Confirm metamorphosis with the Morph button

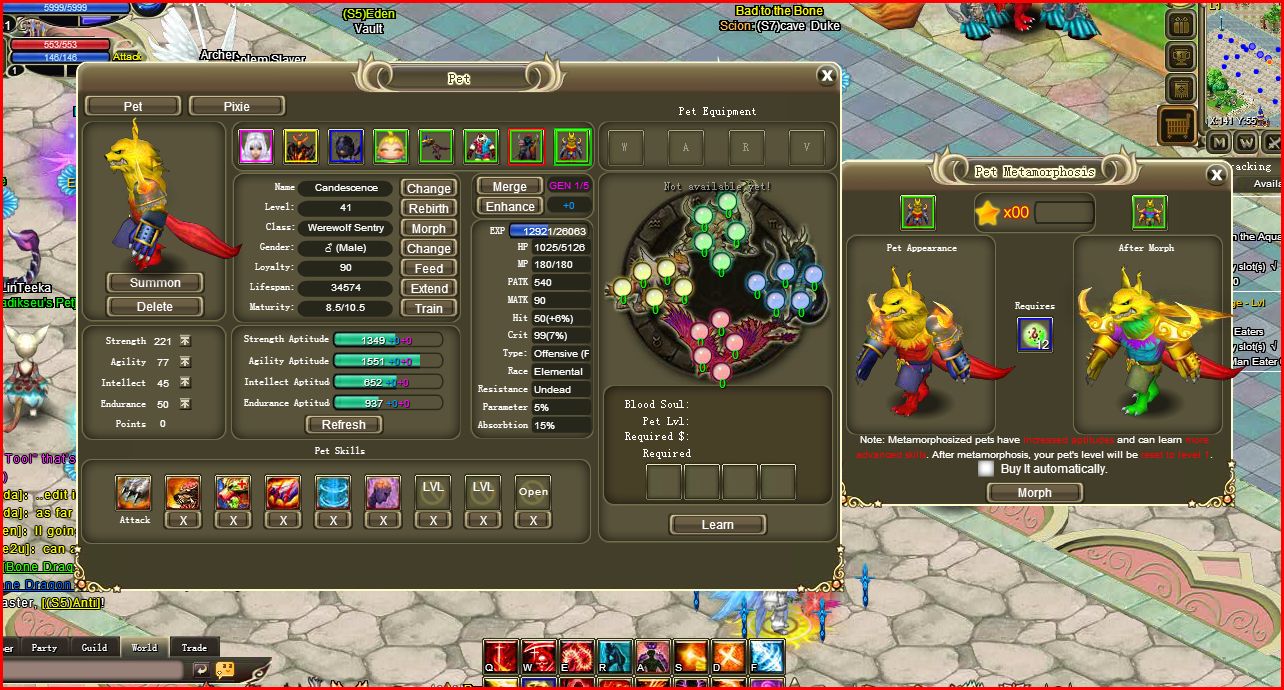point(1034,493)
